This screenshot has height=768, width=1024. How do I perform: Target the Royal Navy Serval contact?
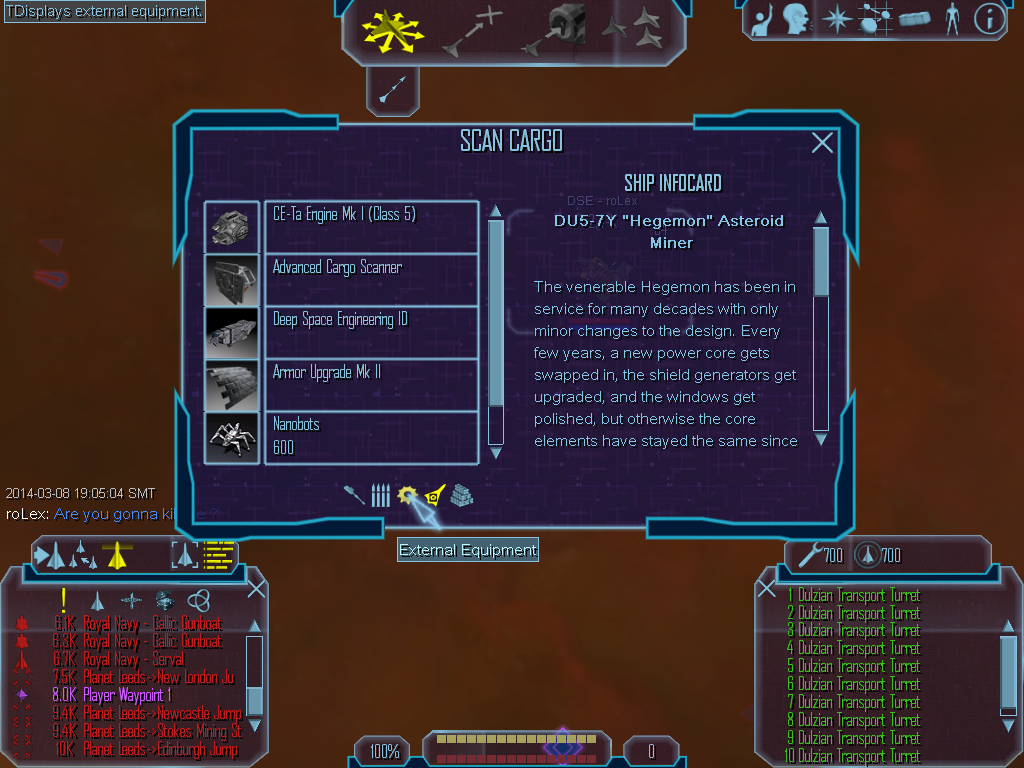[x=135, y=660]
